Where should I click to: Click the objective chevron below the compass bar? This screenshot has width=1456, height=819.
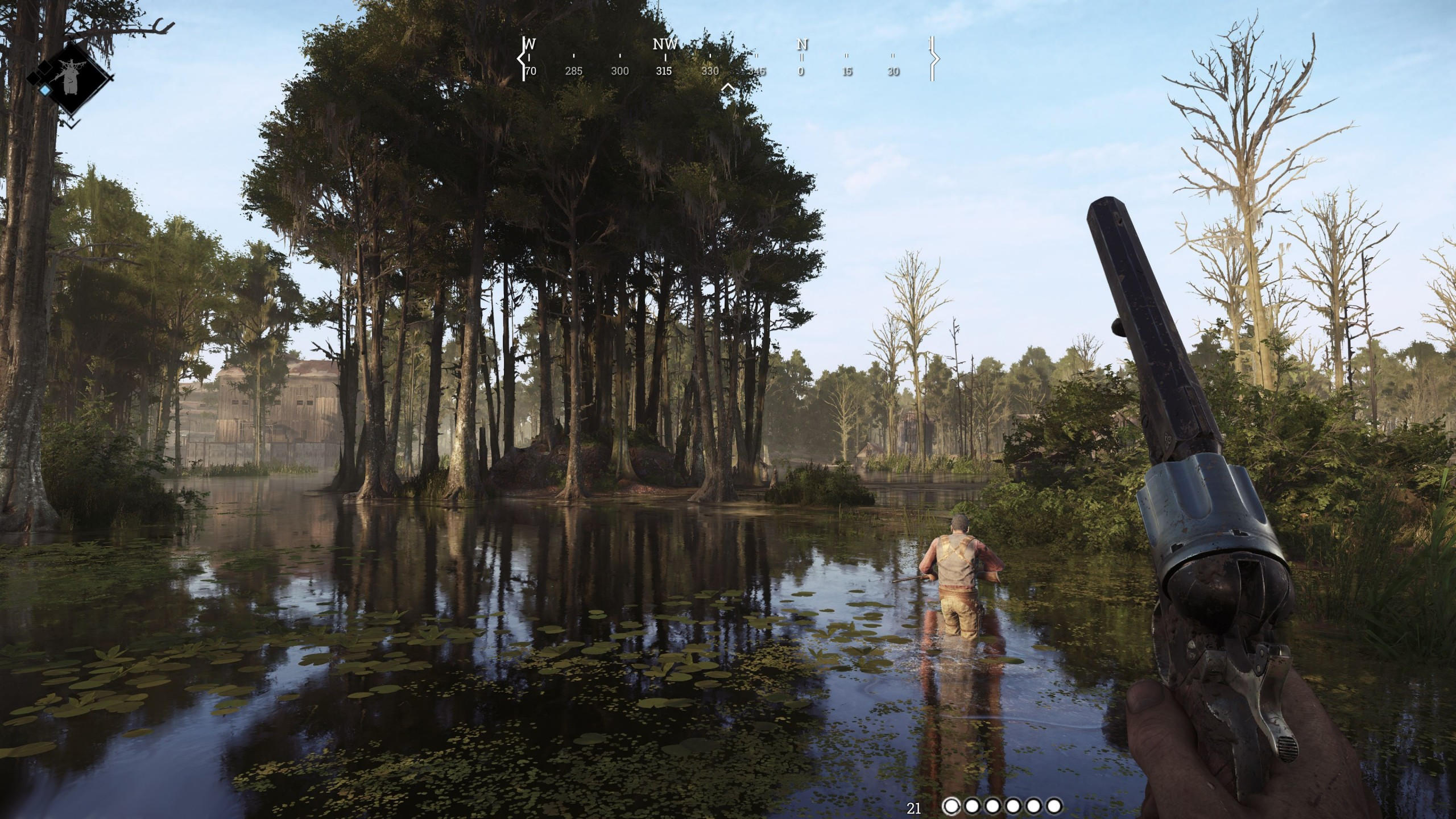click(729, 86)
